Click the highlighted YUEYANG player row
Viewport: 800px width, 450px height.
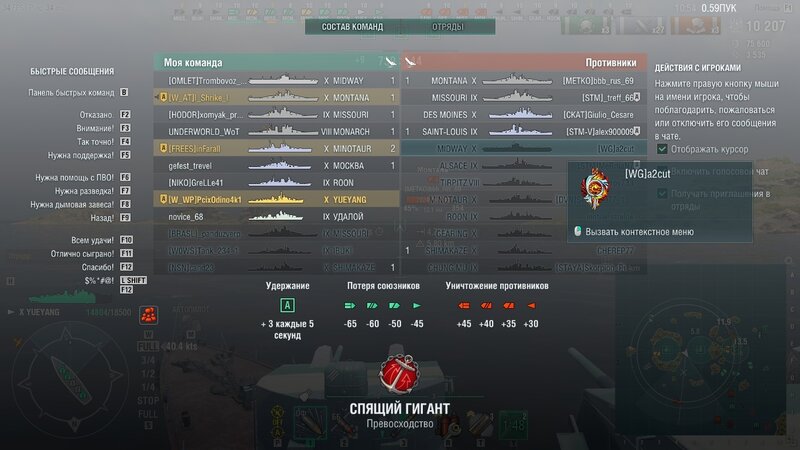[278, 199]
